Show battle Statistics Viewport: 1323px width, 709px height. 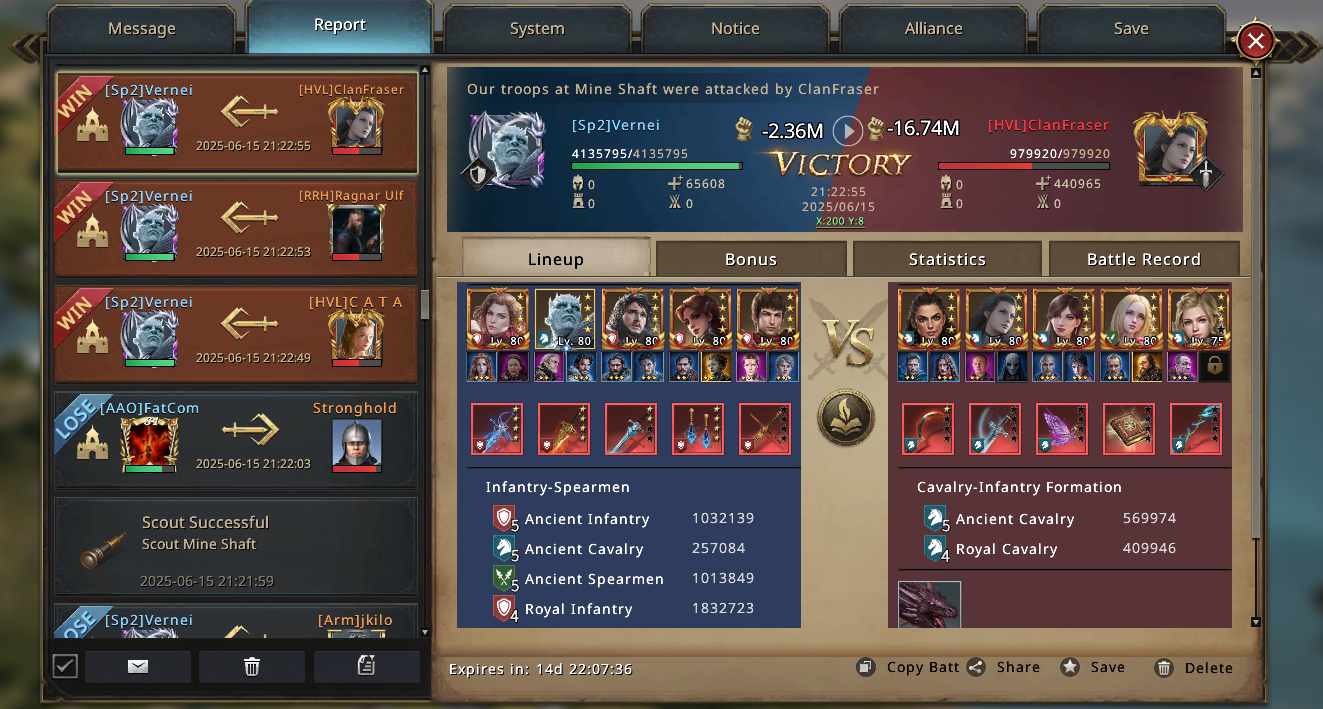[x=947, y=259]
